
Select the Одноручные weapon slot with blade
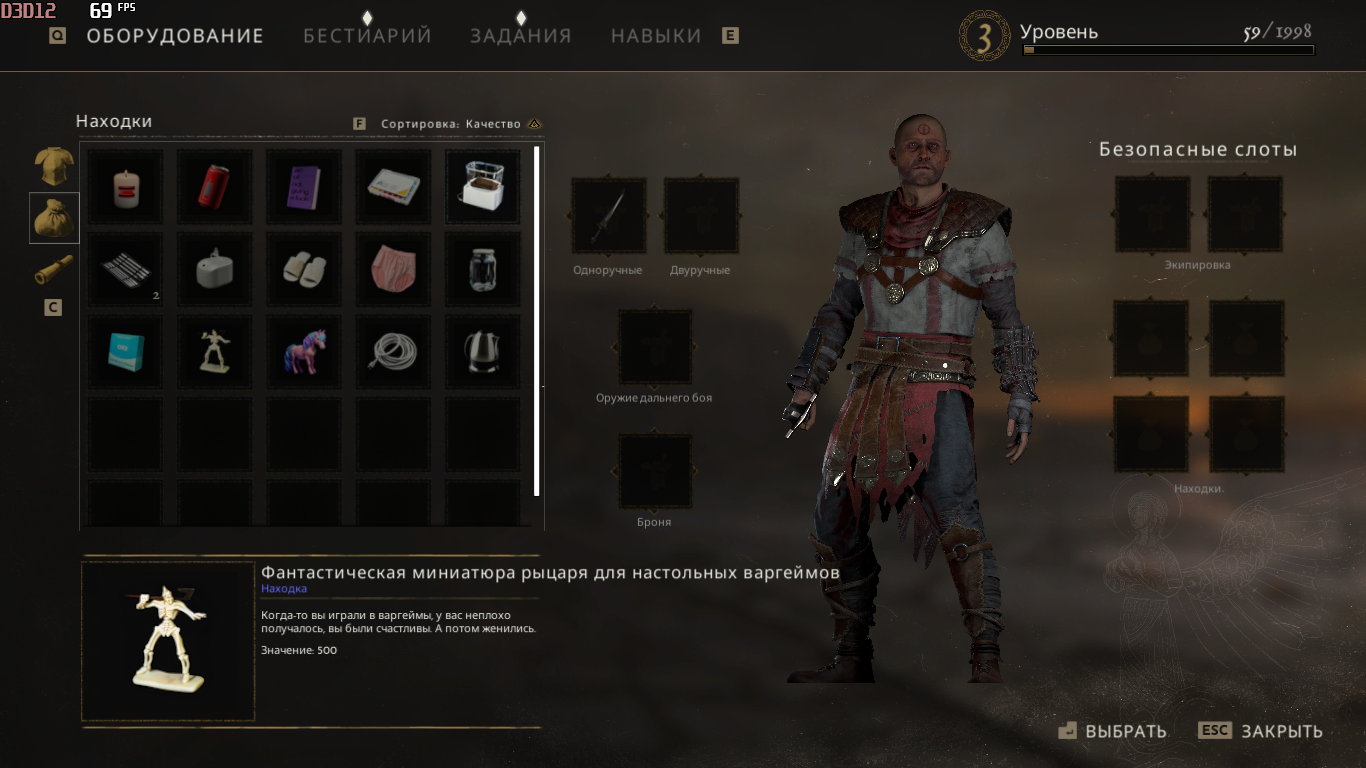click(608, 215)
